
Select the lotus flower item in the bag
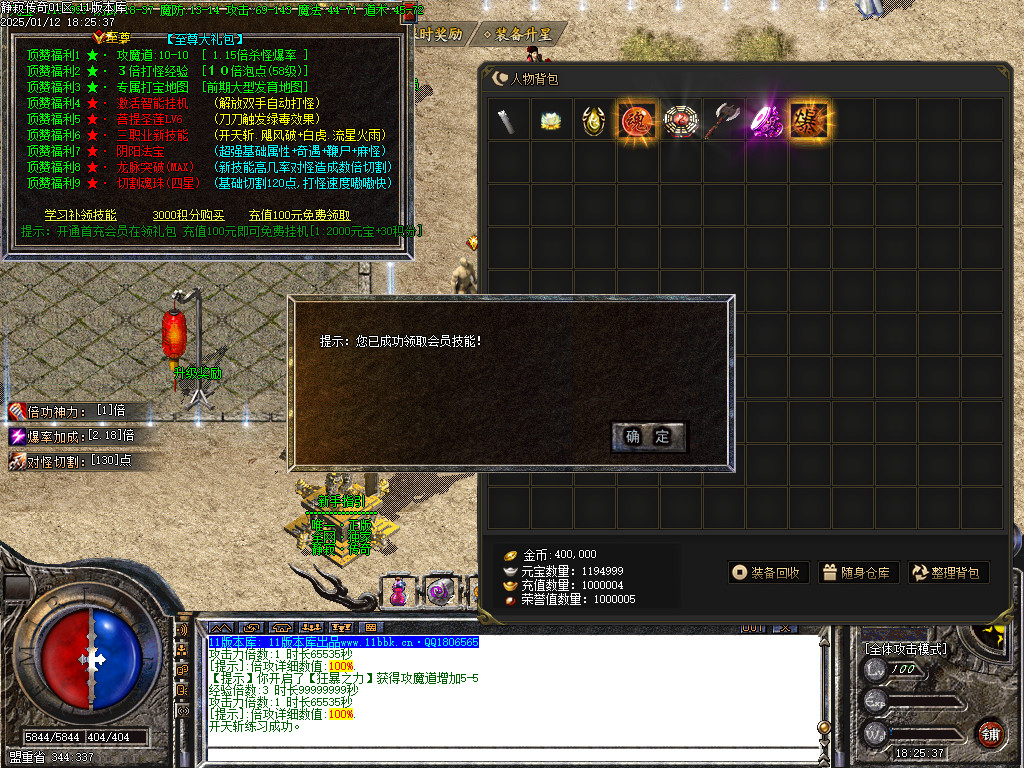pyautogui.click(x=551, y=120)
